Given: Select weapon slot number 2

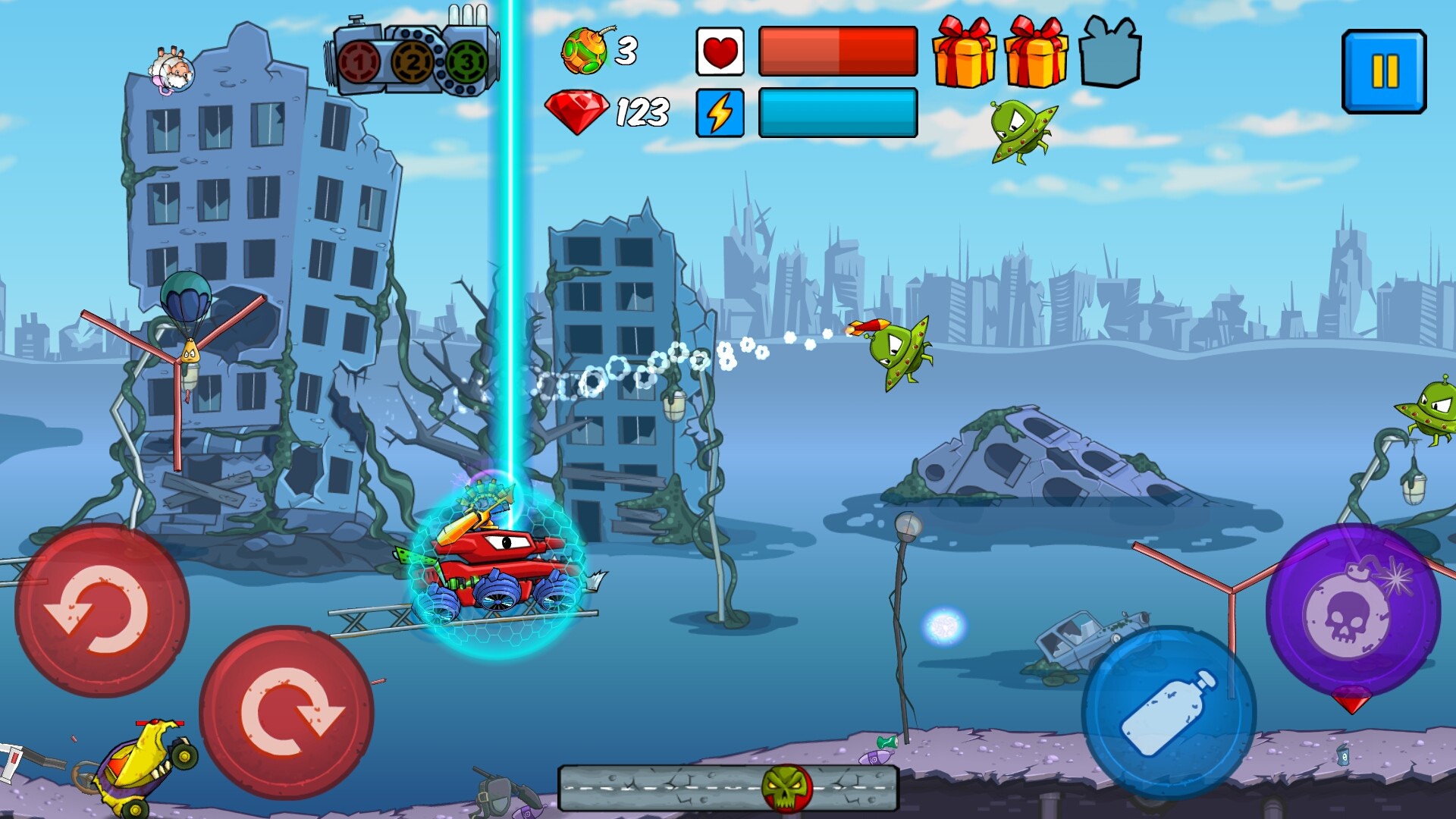Looking at the screenshot, I should pyautogui.click(x=413, y=62).
